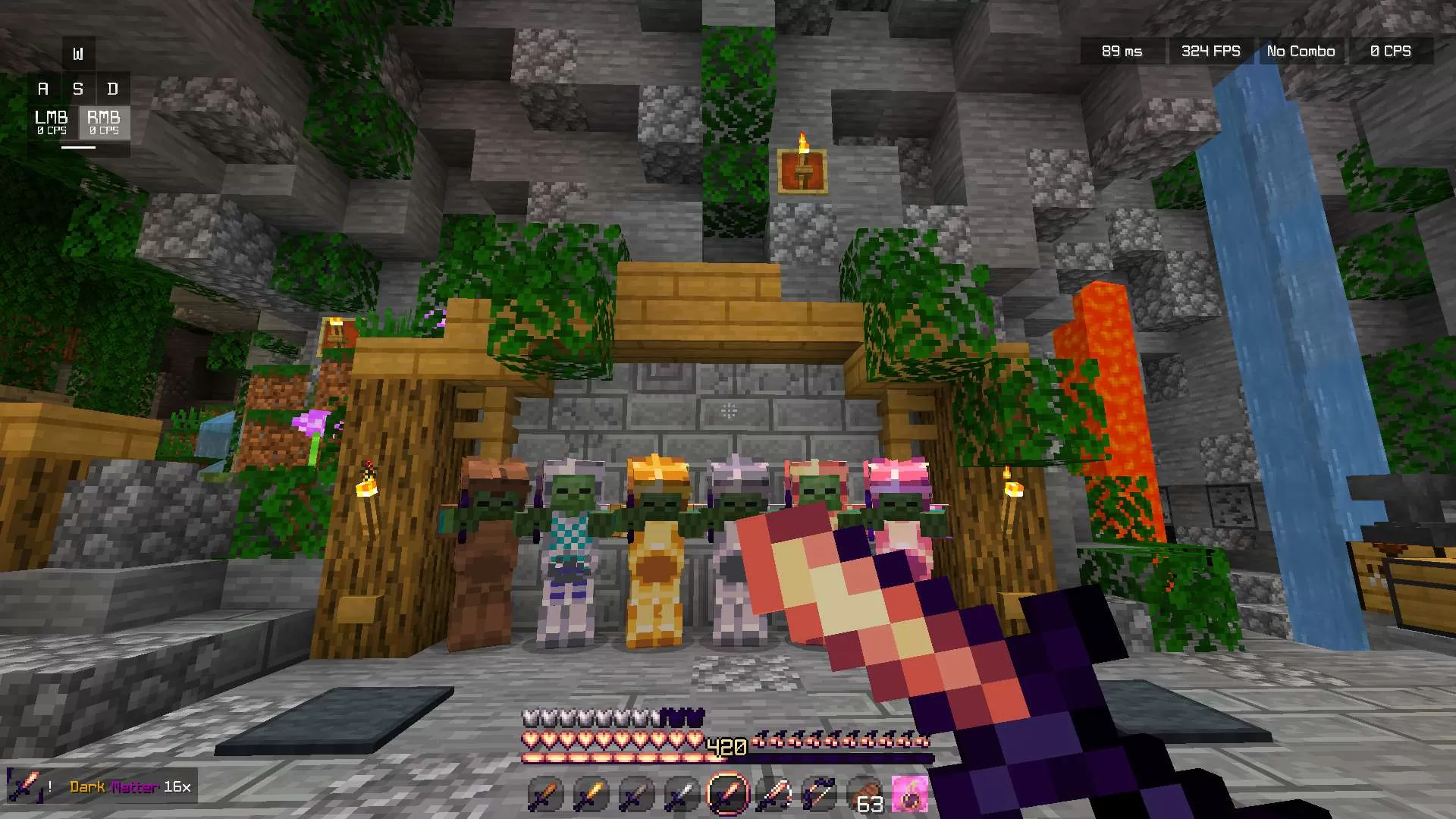Open the 324 FPS counter panel
Screen dimensions: 1456x819
1211,51
